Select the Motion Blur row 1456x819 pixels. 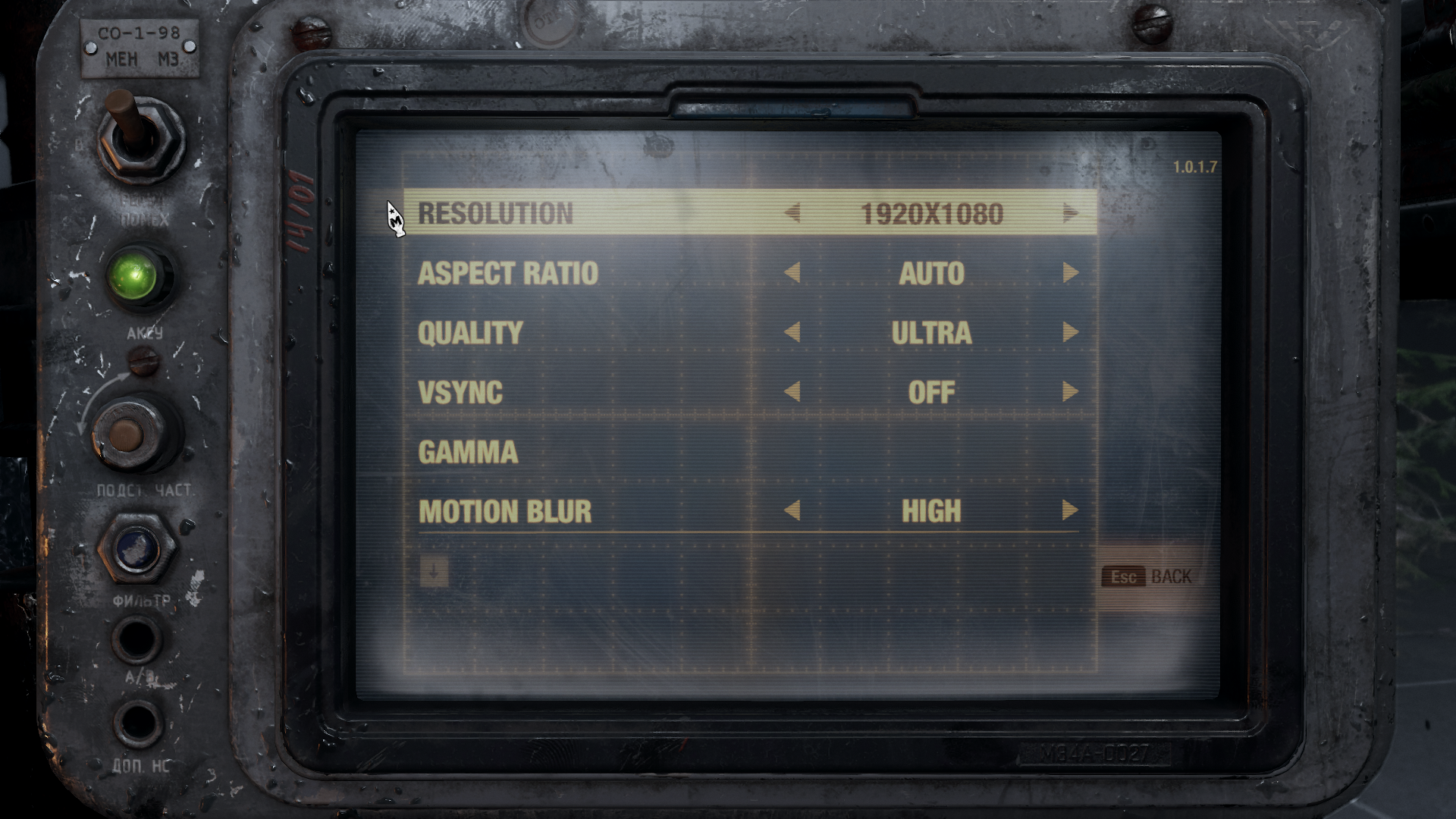[x=504, y=511]
